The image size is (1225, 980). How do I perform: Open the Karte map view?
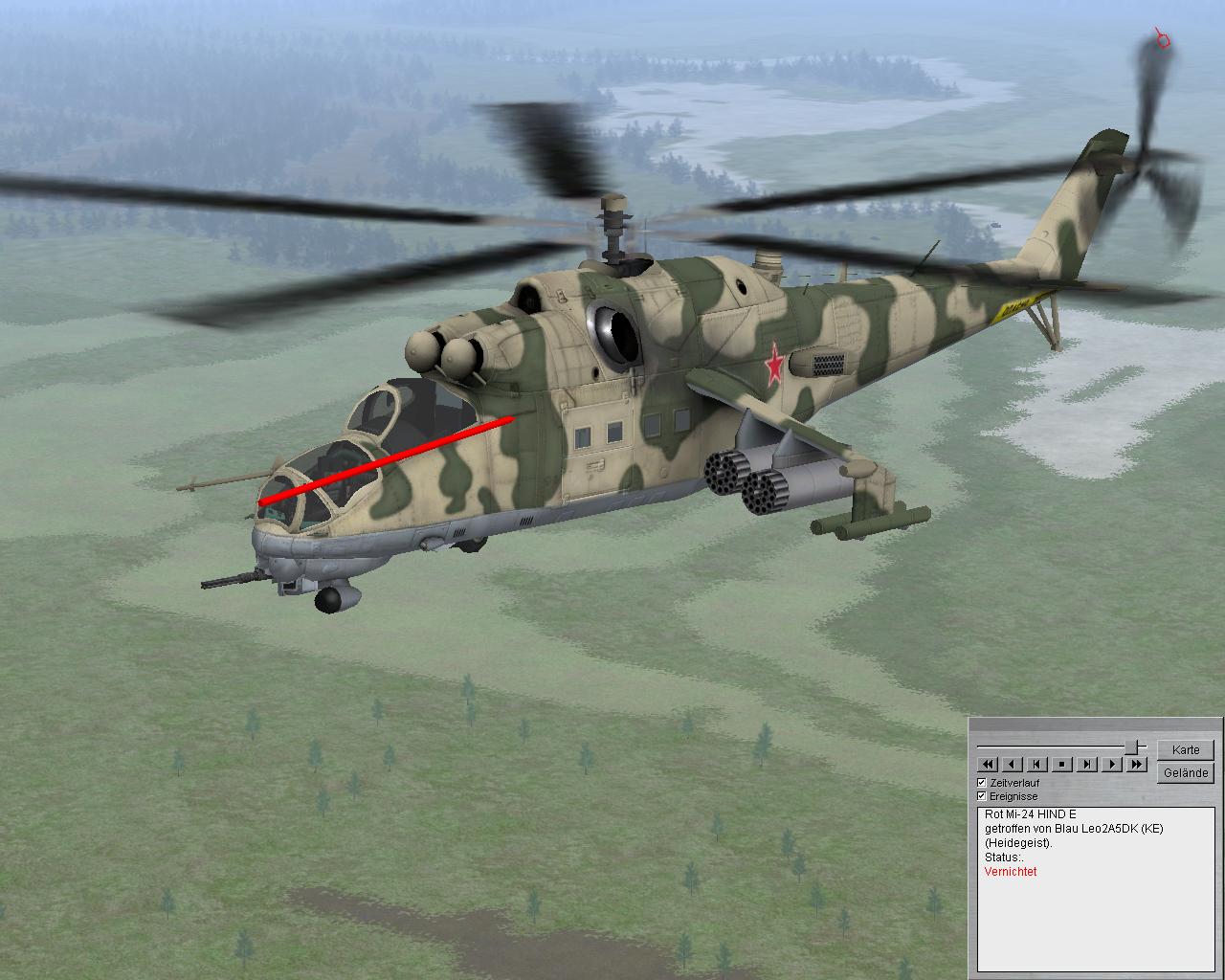[1185, 749]
